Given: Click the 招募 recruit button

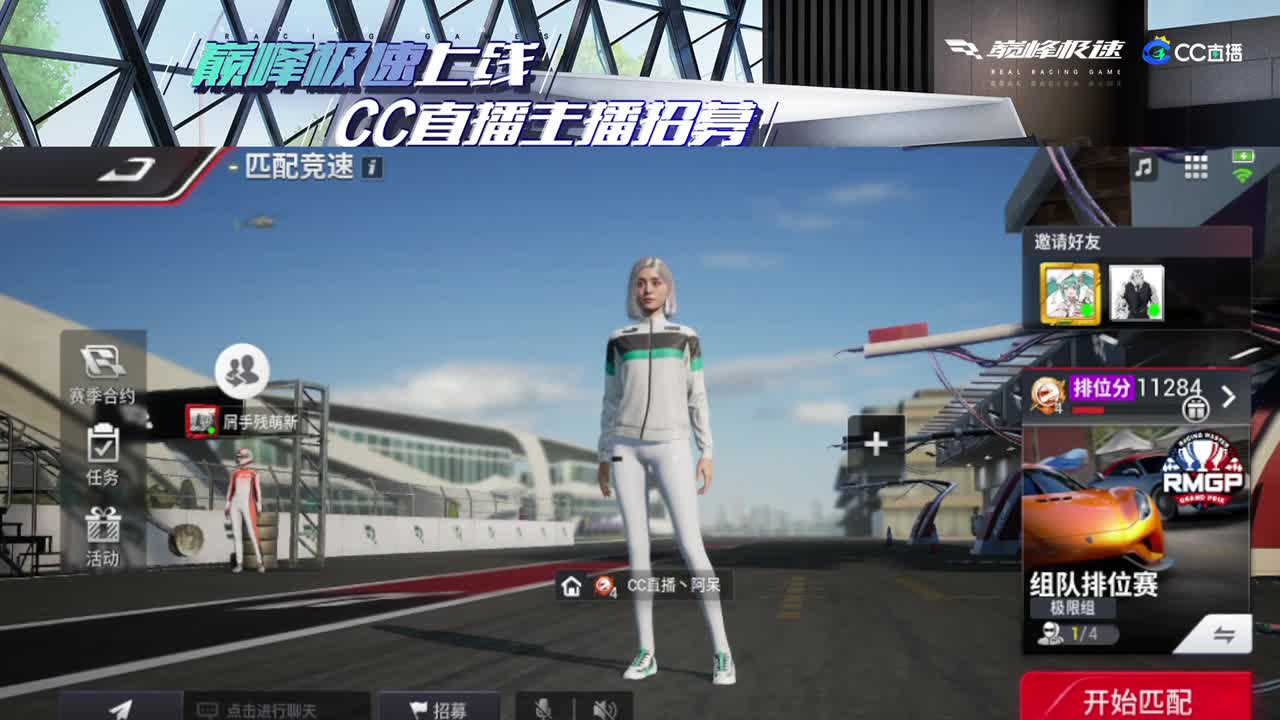Looking at the screenshot, I should pos(440,708).
